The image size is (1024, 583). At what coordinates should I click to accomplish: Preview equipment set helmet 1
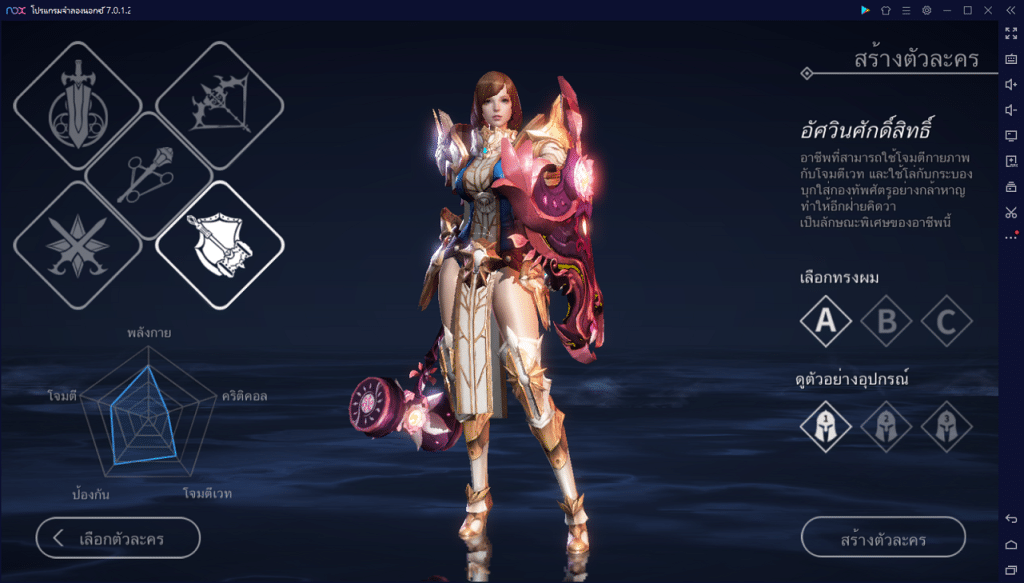(x=826, y=426)
